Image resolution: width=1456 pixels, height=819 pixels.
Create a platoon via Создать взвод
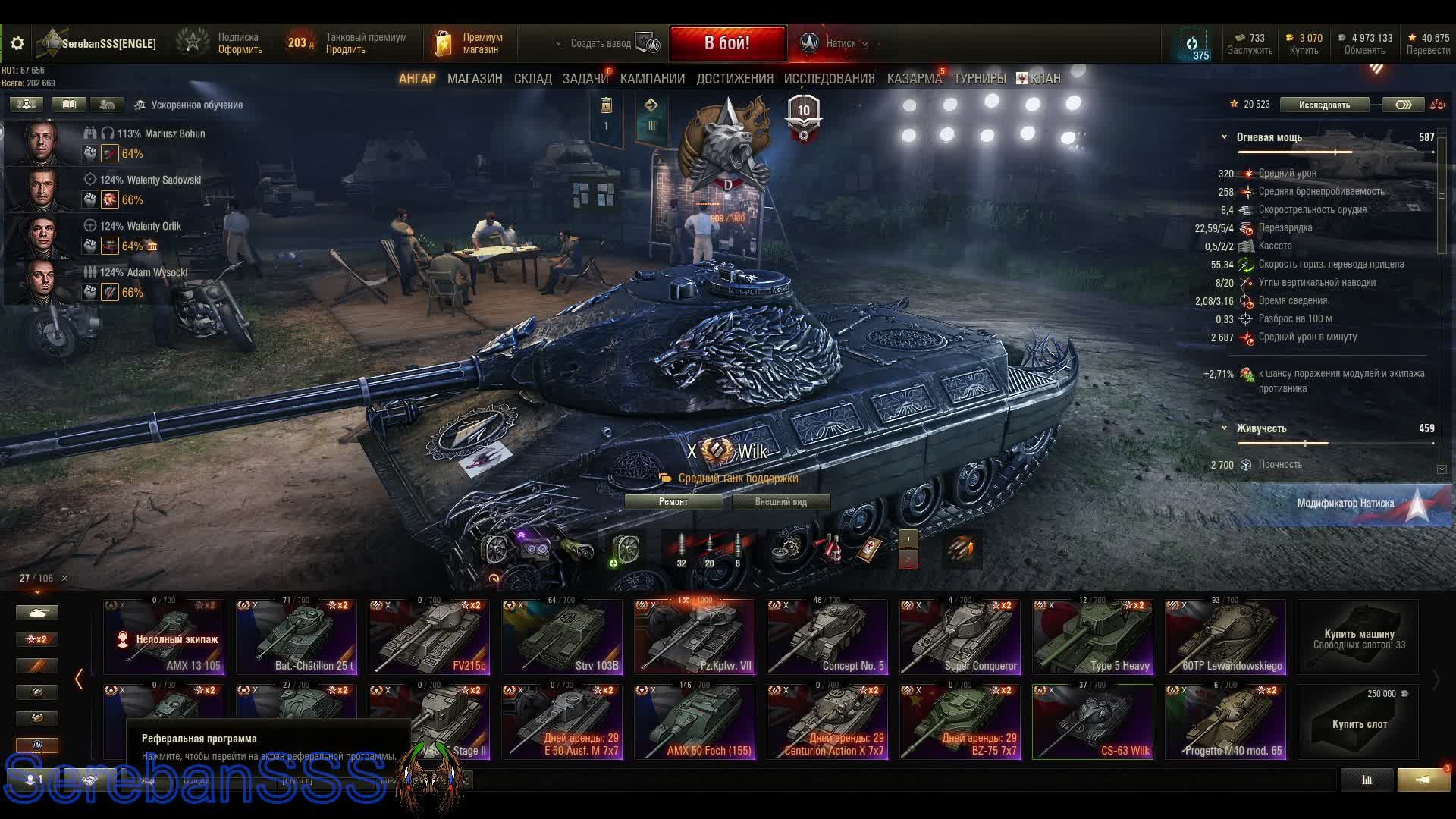pyautogui.click(x=601, y=43)
